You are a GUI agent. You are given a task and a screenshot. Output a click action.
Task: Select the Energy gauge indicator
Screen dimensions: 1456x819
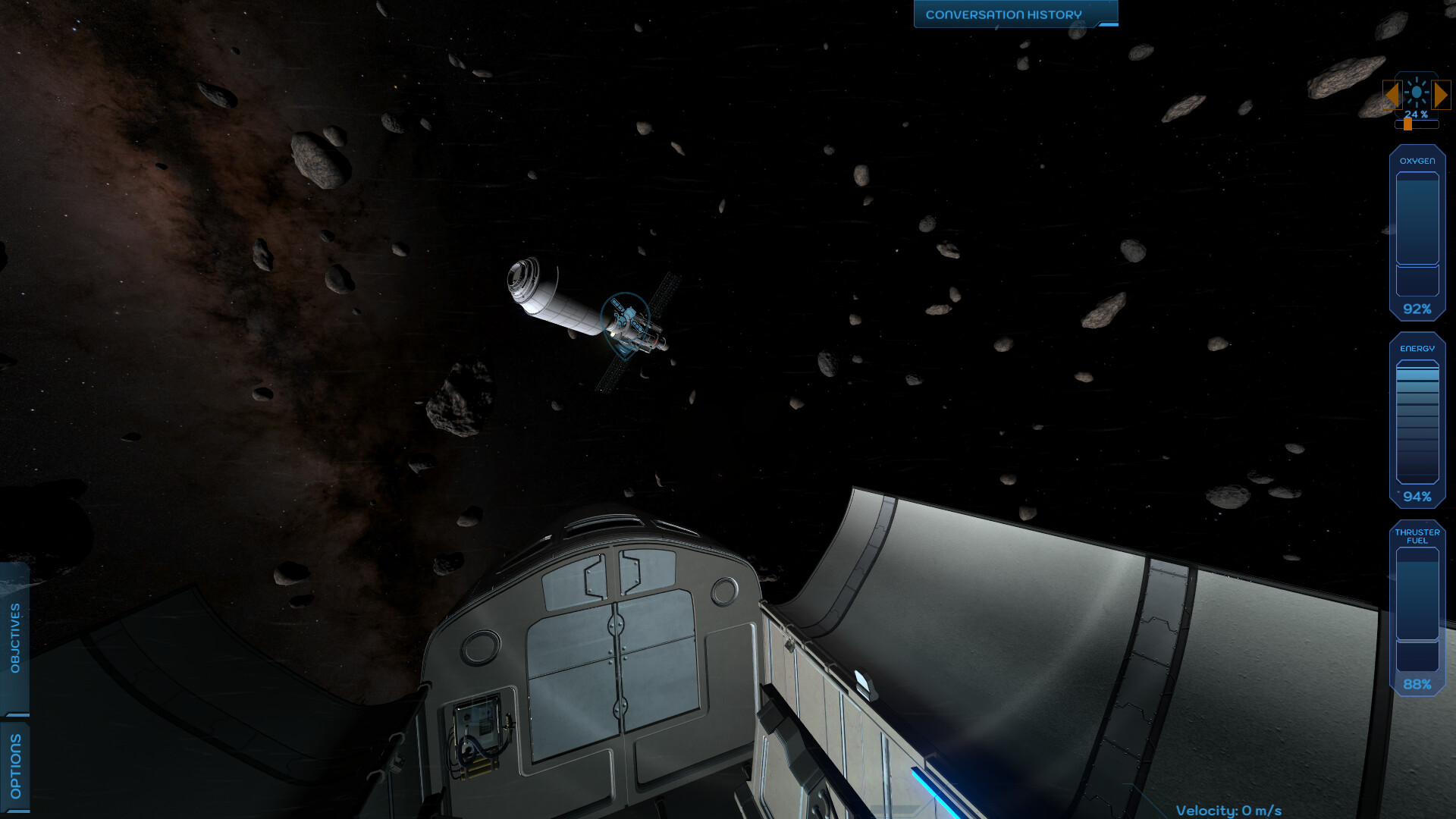1417,348
